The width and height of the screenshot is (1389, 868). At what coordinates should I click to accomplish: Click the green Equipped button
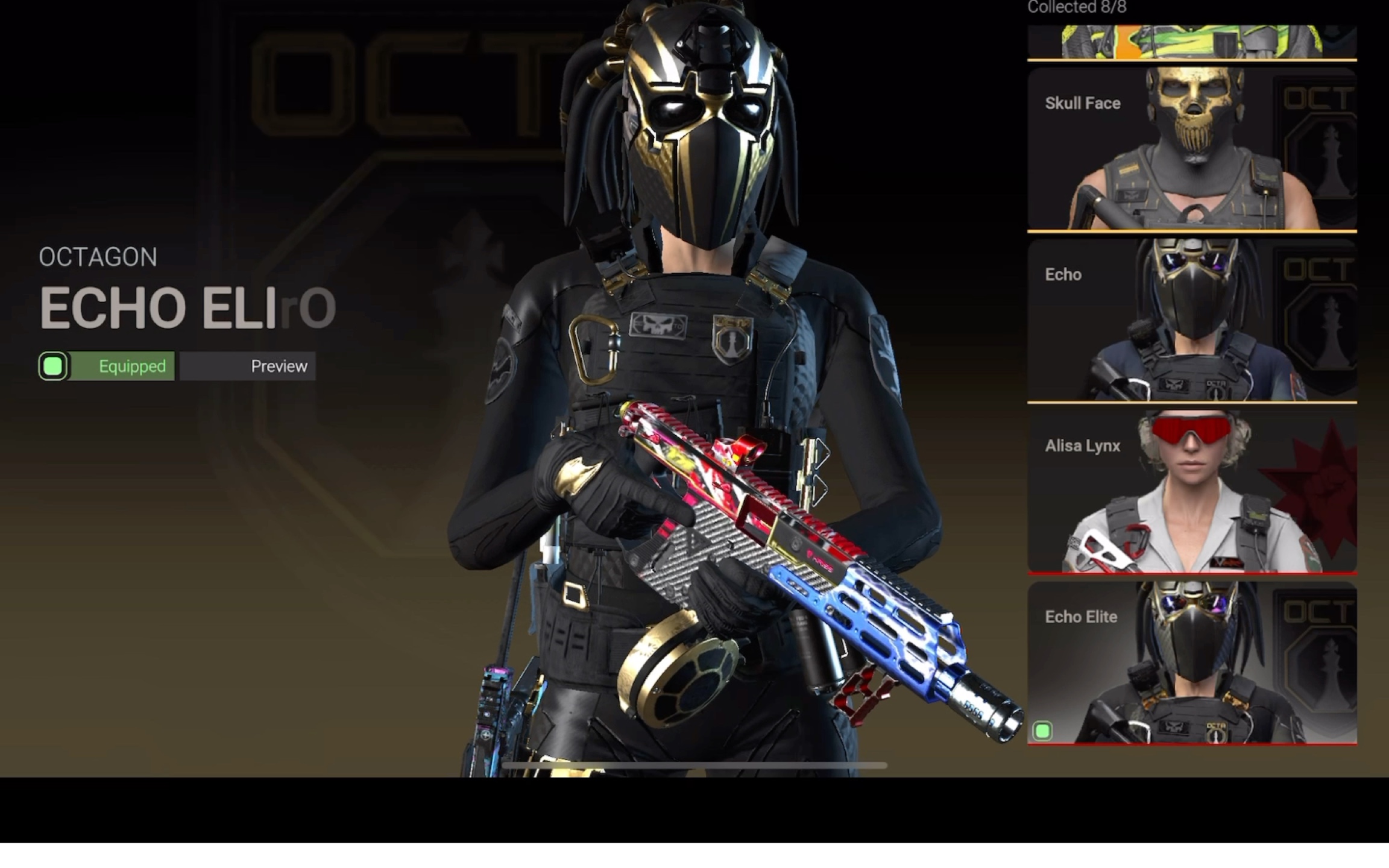point(107,366)
